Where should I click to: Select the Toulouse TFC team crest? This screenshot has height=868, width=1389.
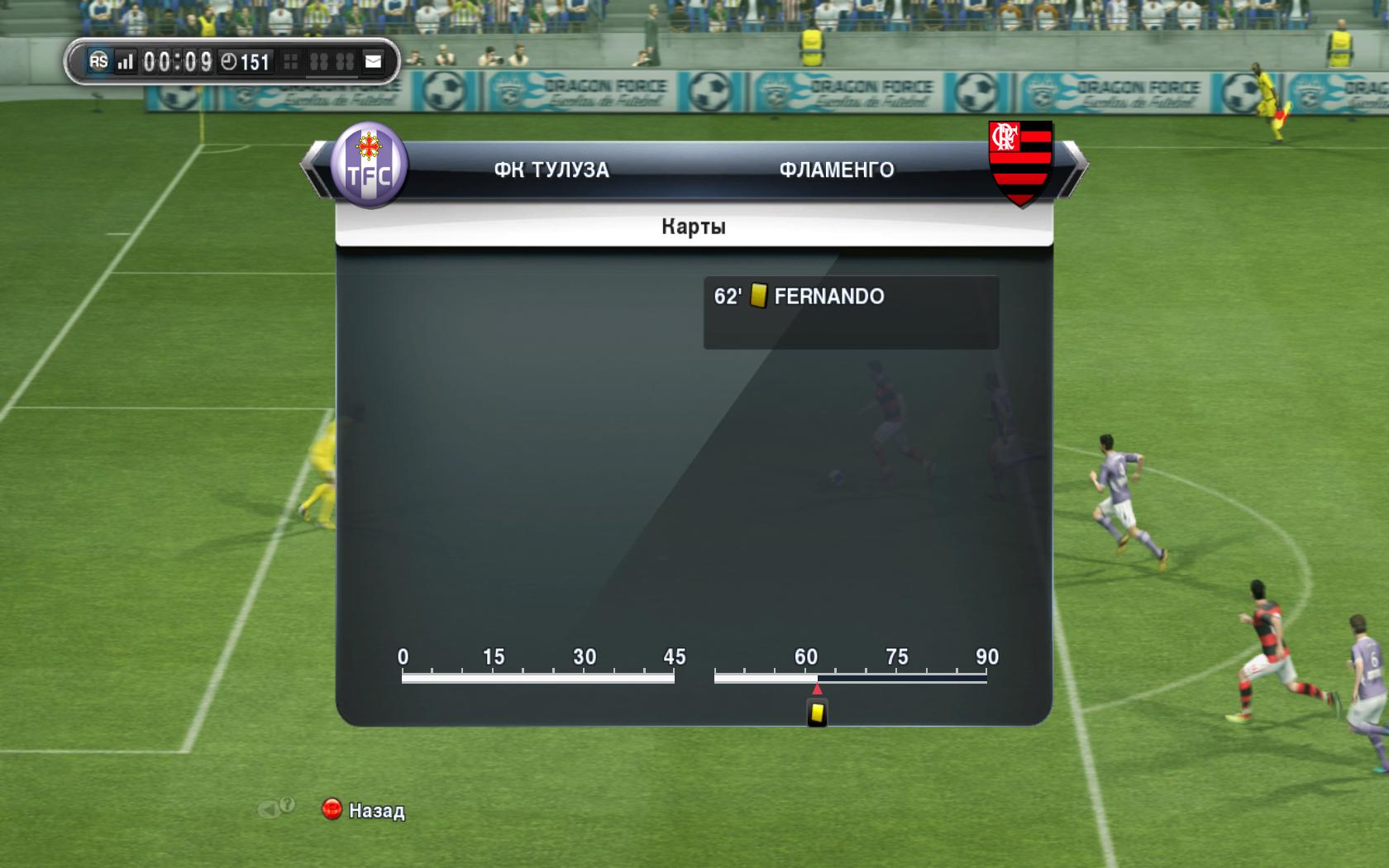pos(369,165)
